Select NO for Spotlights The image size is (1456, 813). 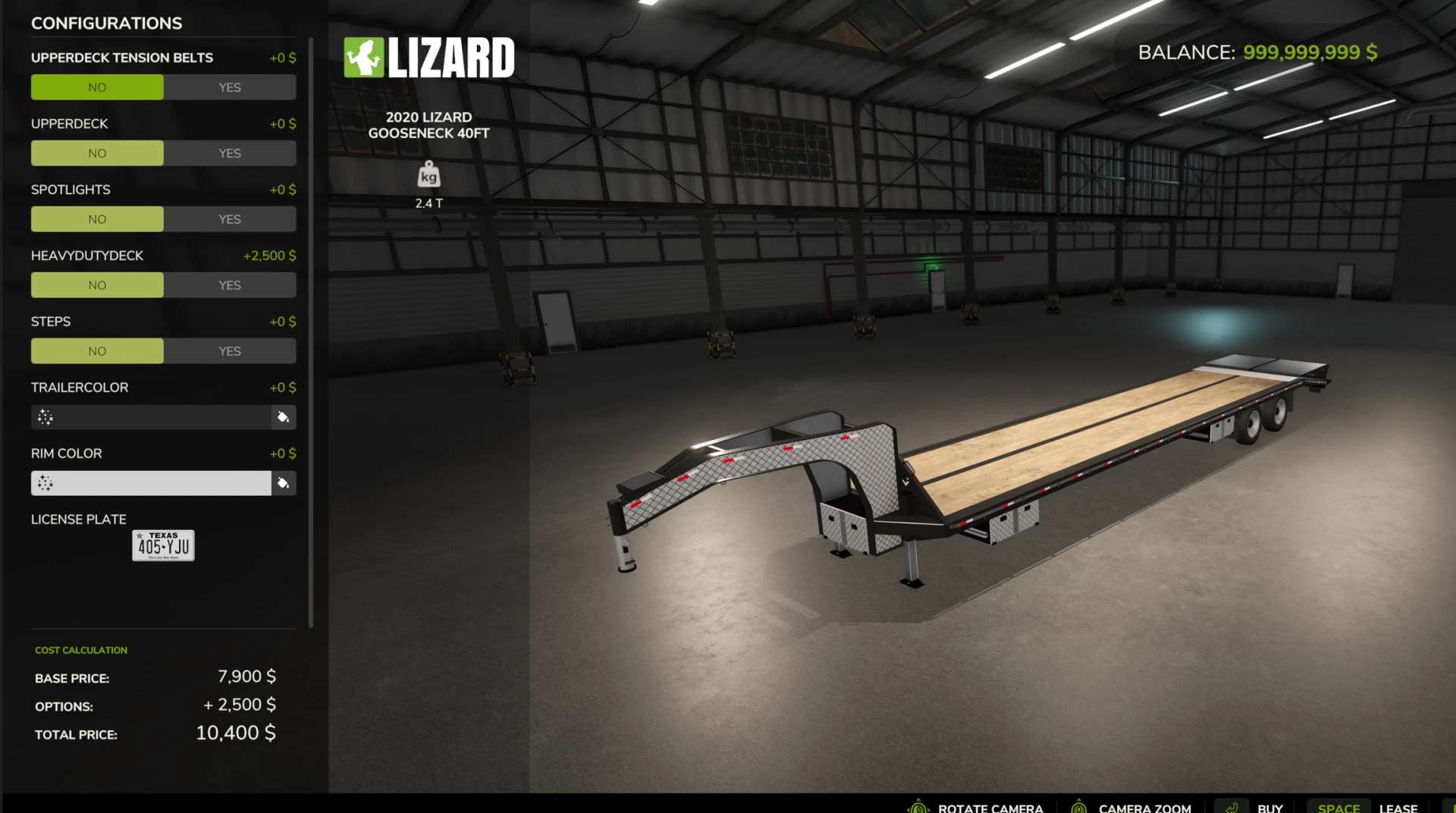coord(97,218)
